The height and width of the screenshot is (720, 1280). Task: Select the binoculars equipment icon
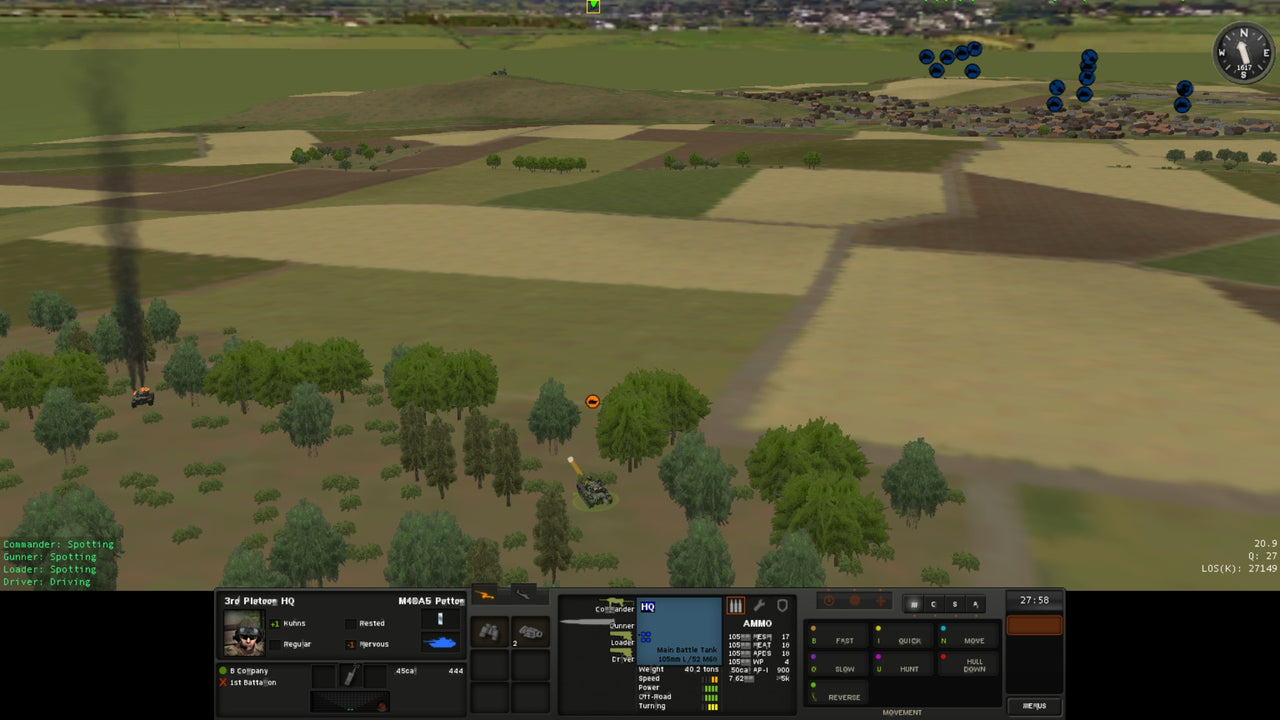(490, 630)
